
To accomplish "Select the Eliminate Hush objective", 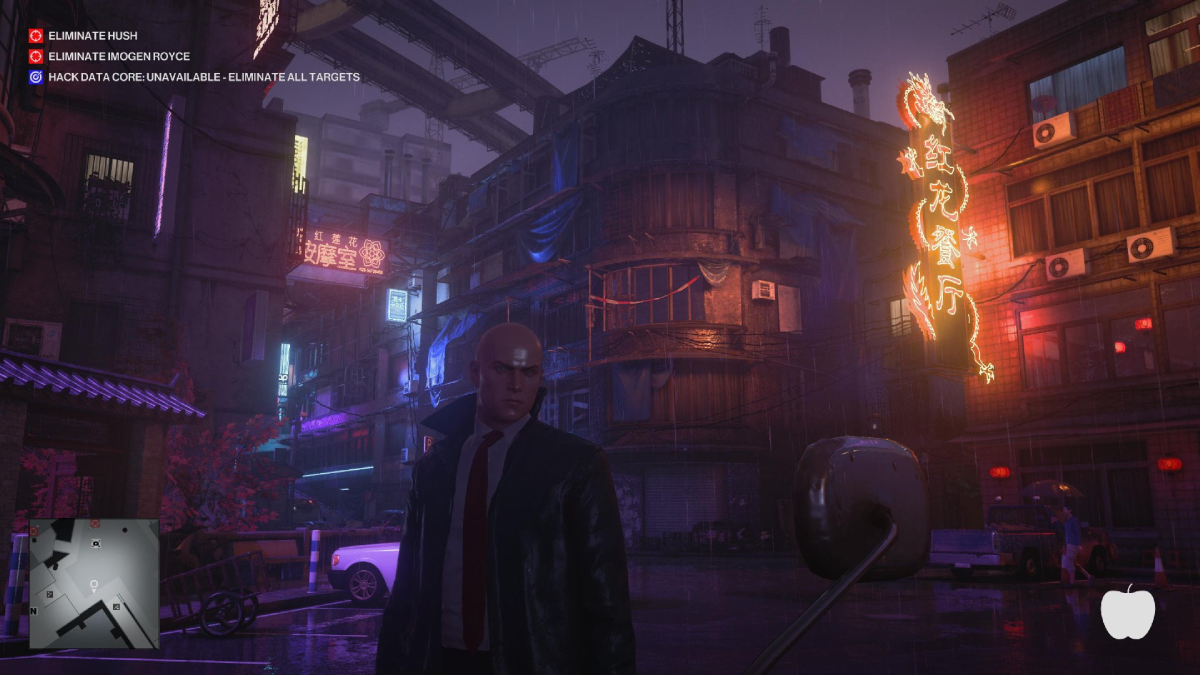I will click(x=92, y=36).
